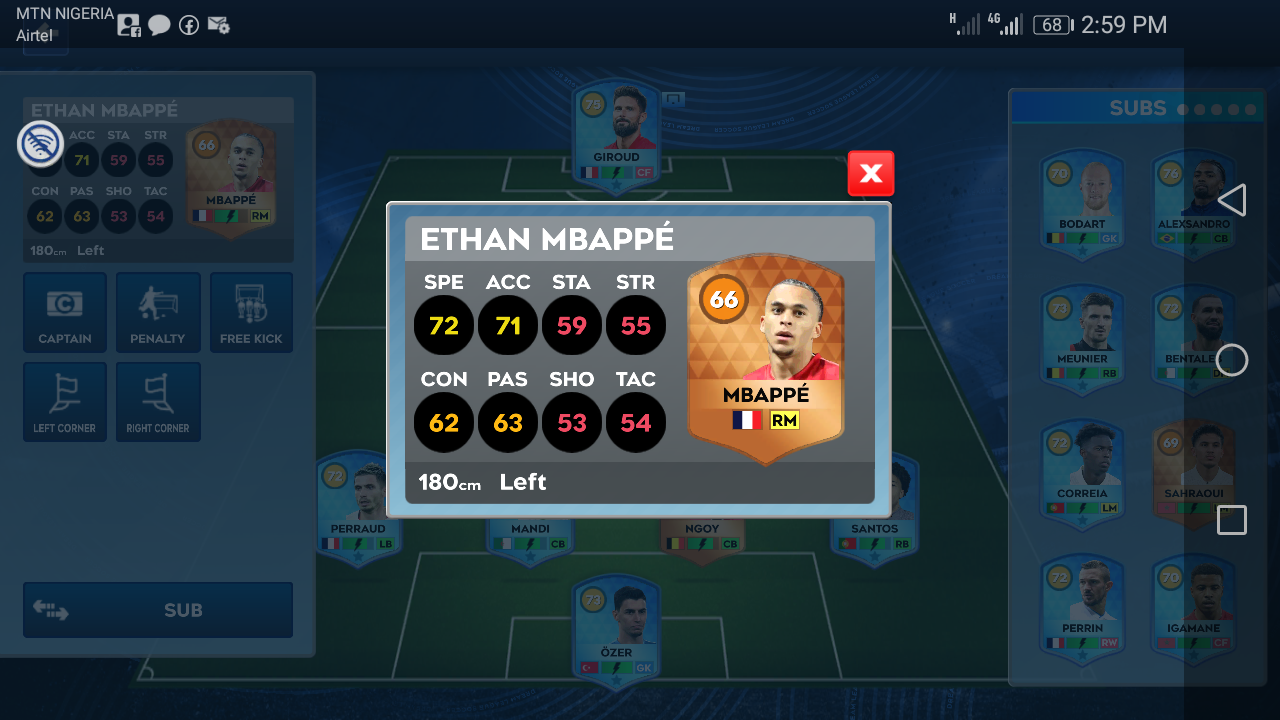1280x720 pixels.
Task: Assign the Left Corner taker role
Action: (65, 402)
